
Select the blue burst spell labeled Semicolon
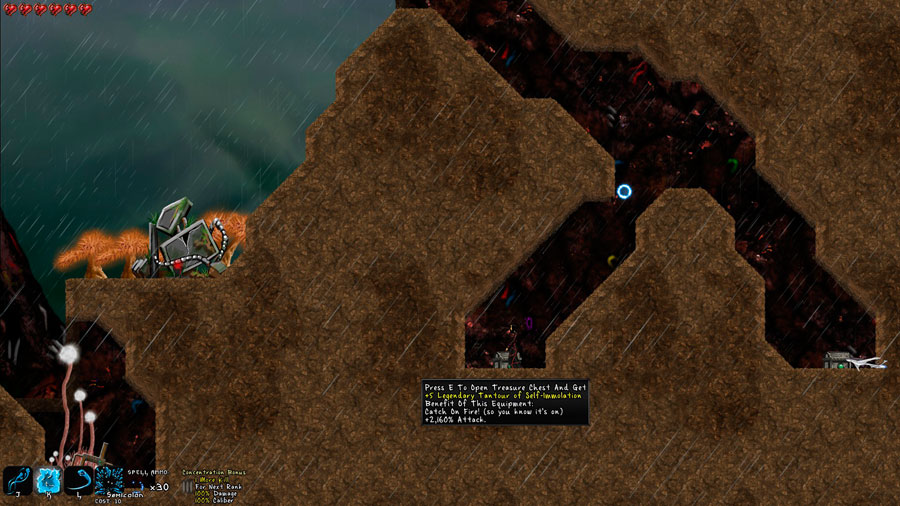109,480
